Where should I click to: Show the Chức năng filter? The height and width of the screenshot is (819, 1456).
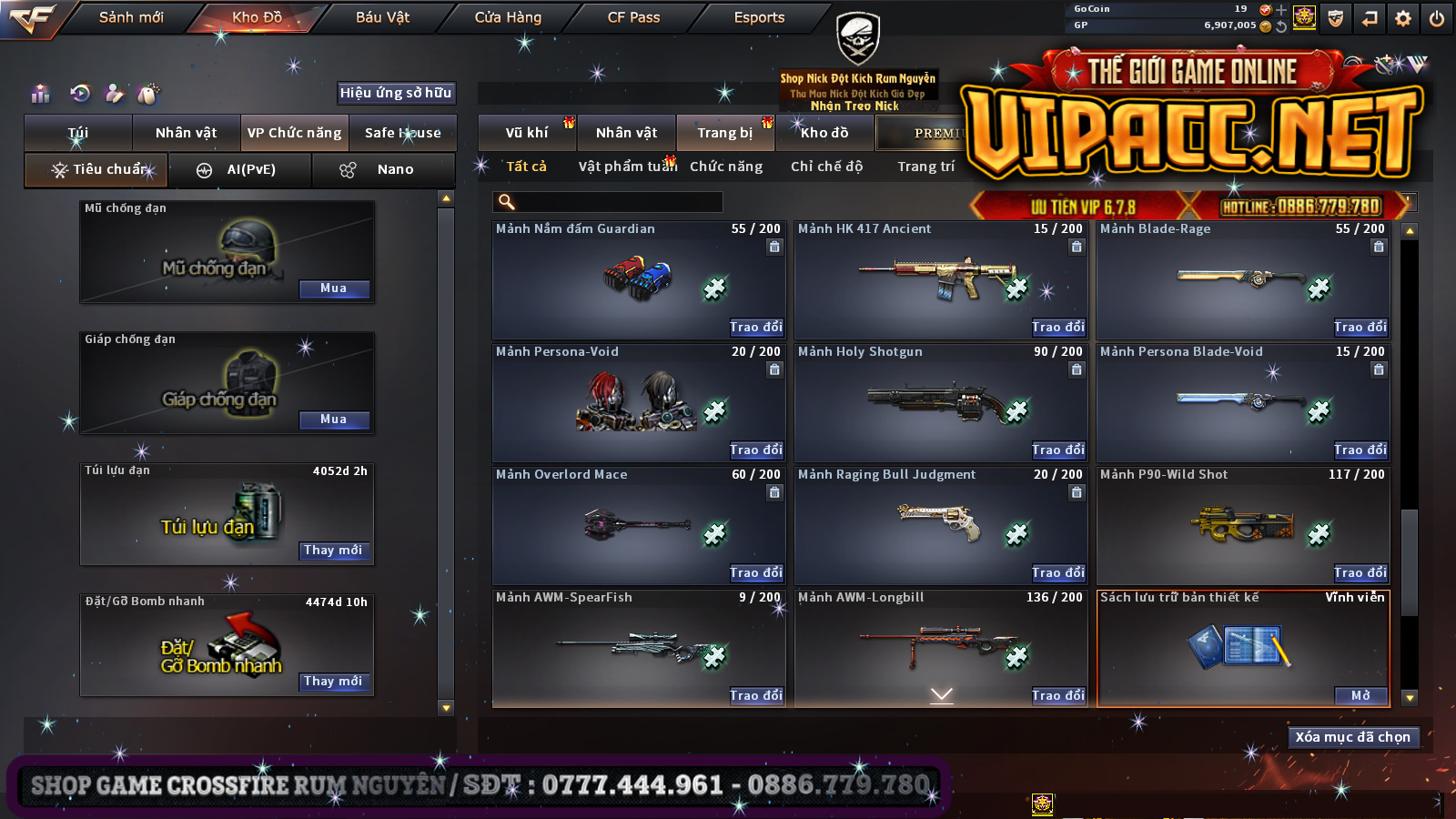tap(726, 167)
